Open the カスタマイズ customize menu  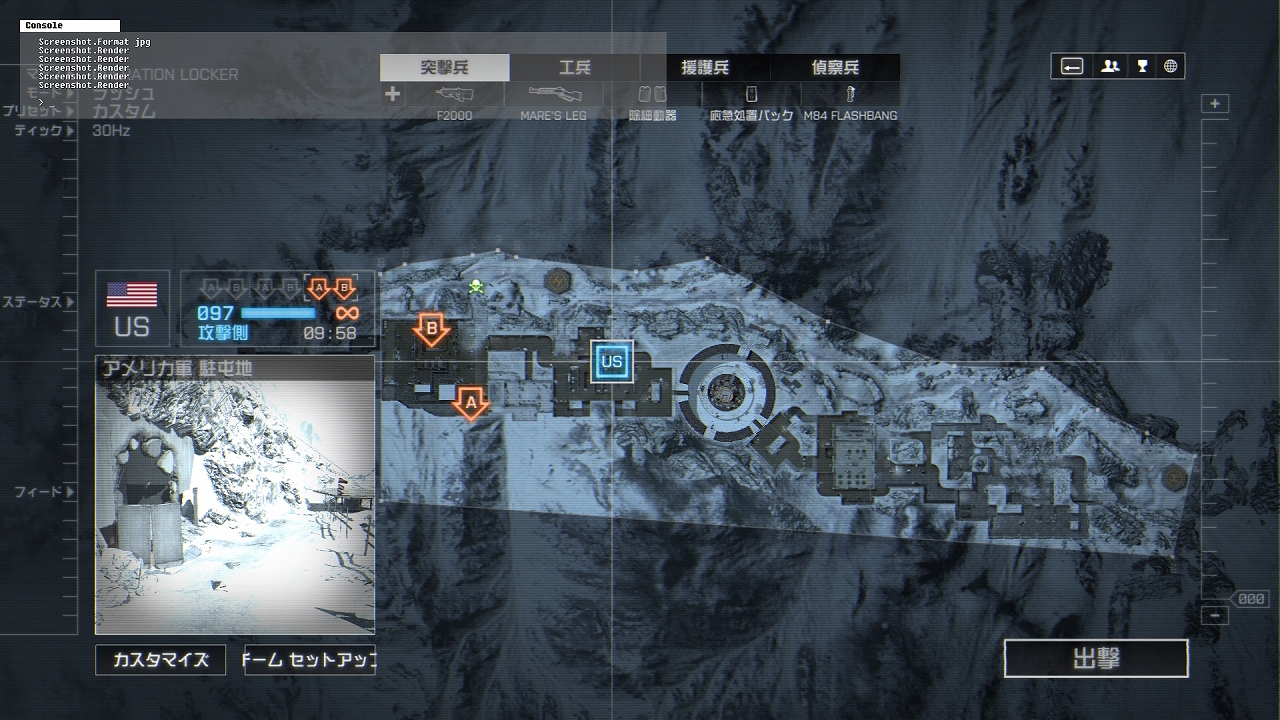coord(160,660)
